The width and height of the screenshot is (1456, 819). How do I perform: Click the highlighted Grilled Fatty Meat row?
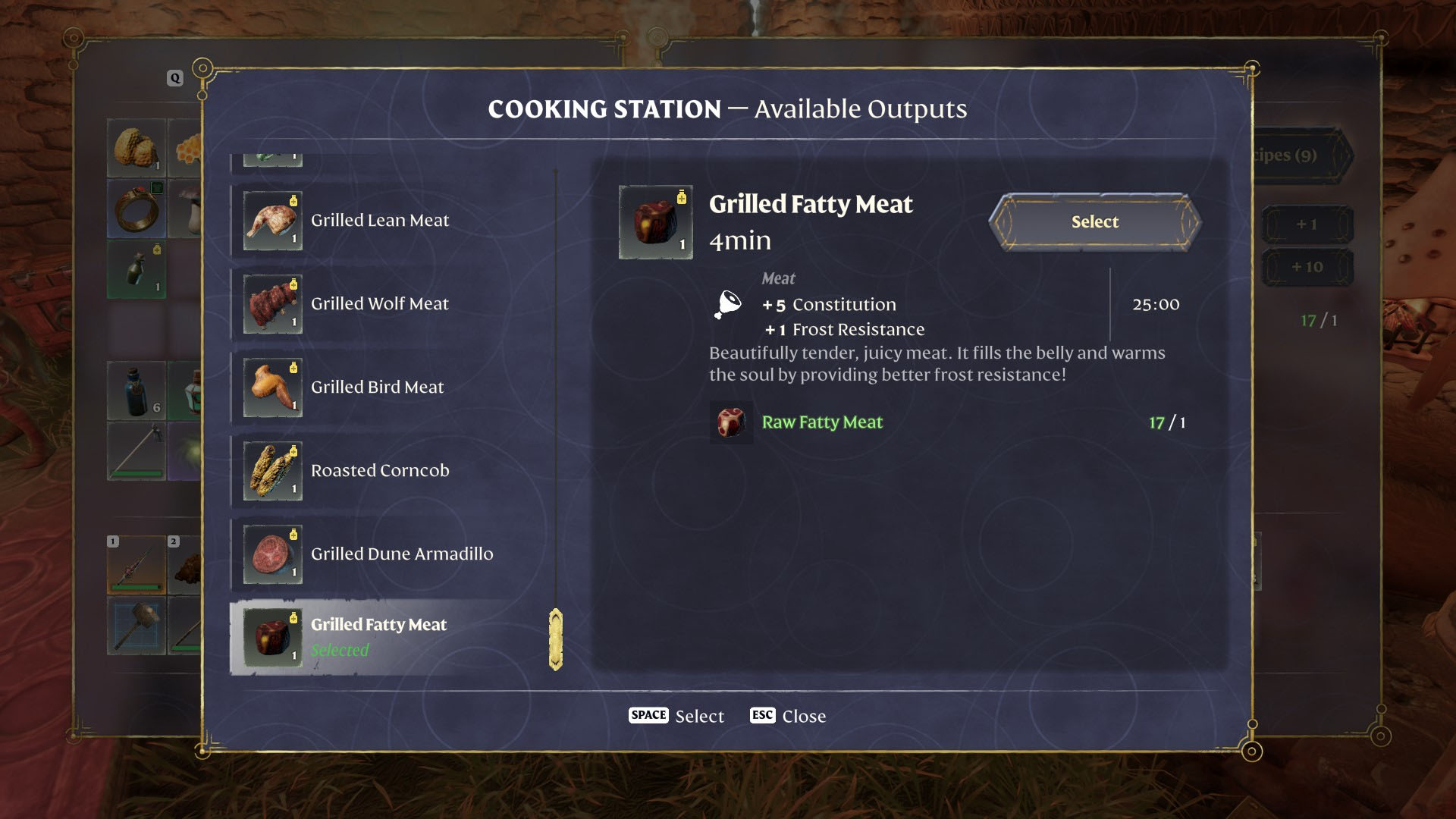pyautogui.click(x=379, y=637)
